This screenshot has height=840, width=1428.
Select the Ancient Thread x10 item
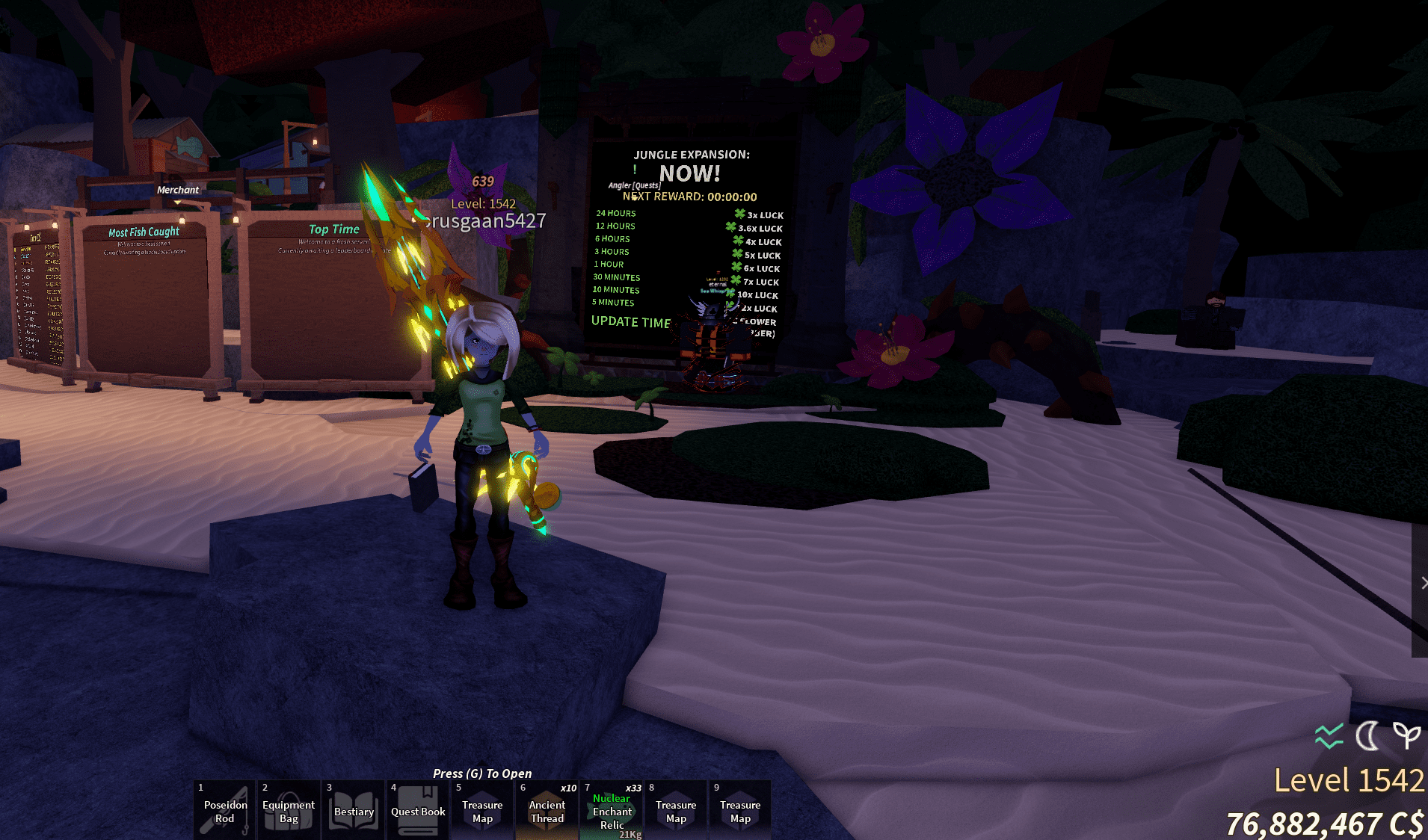pos(547,810)
